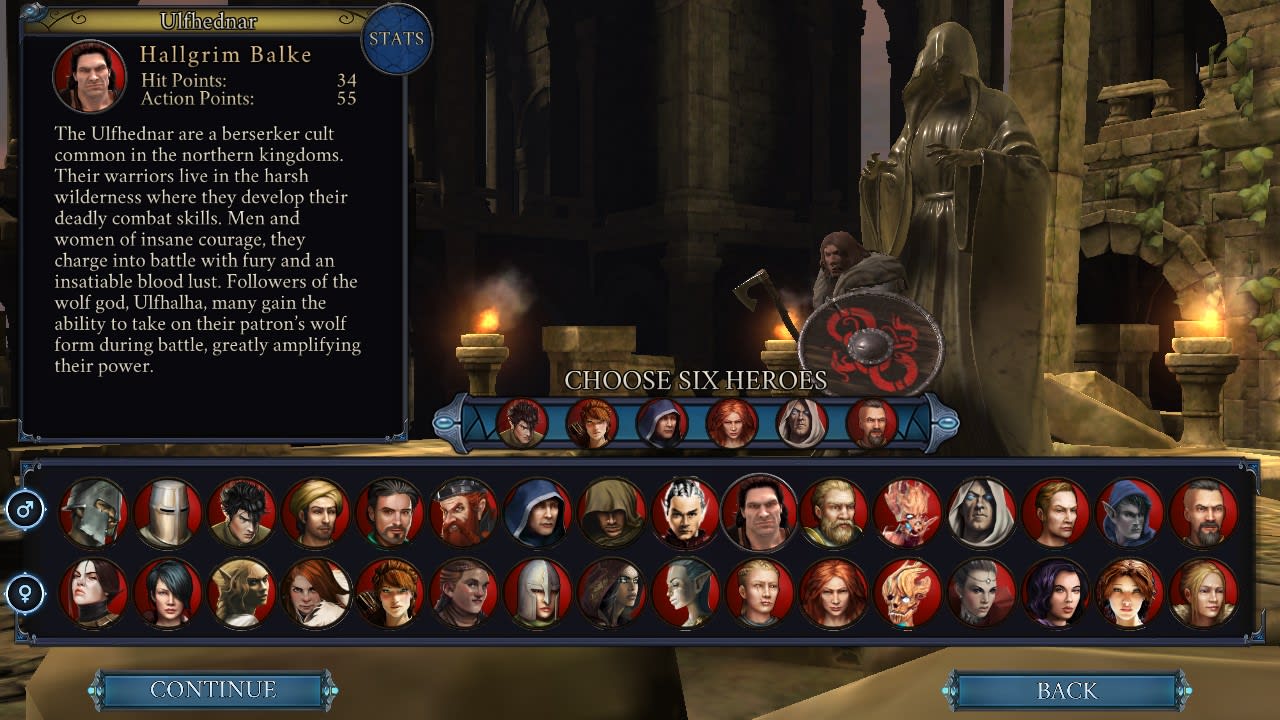Toggle the female gender filter

tap(27, 593)
